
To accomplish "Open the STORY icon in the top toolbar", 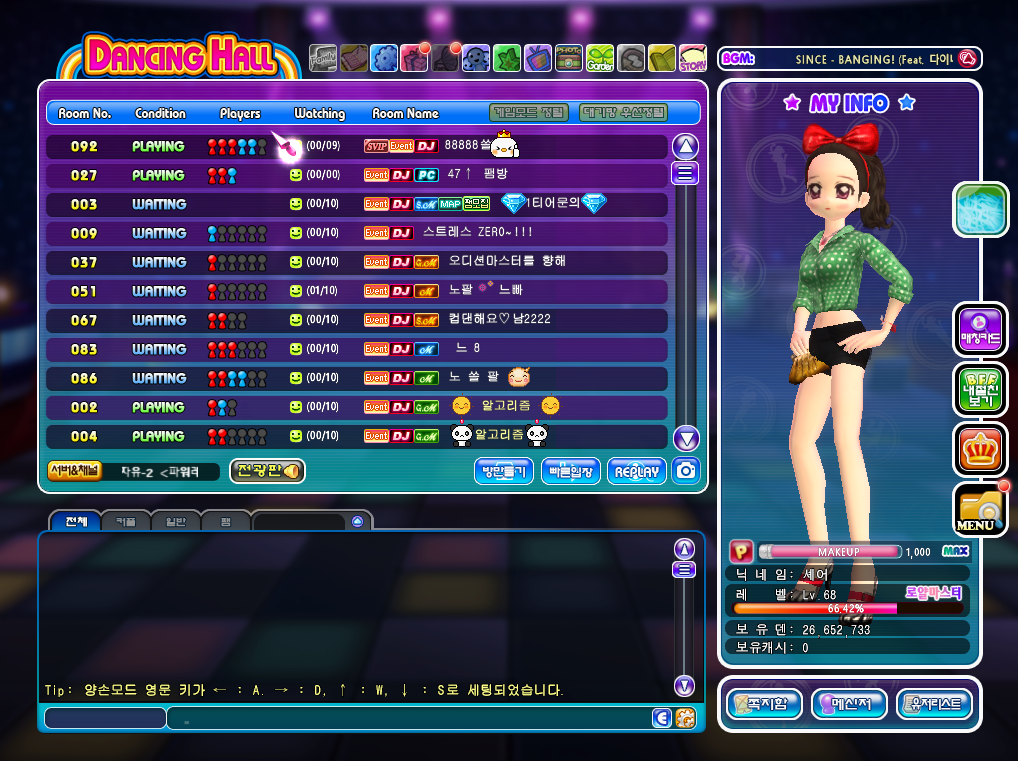I will tap(693, 58).
